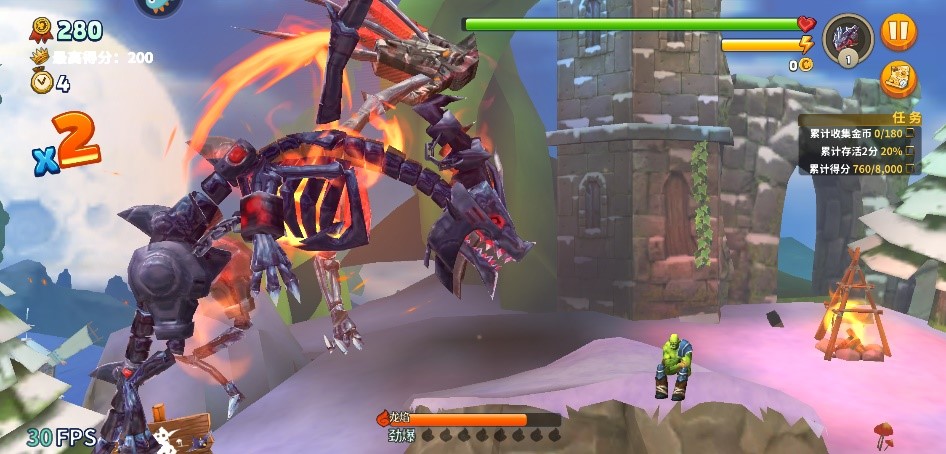Pause the game with the orange button
Image resolution: width=946 pixels, height=454 pixels.
click(898, 32)
